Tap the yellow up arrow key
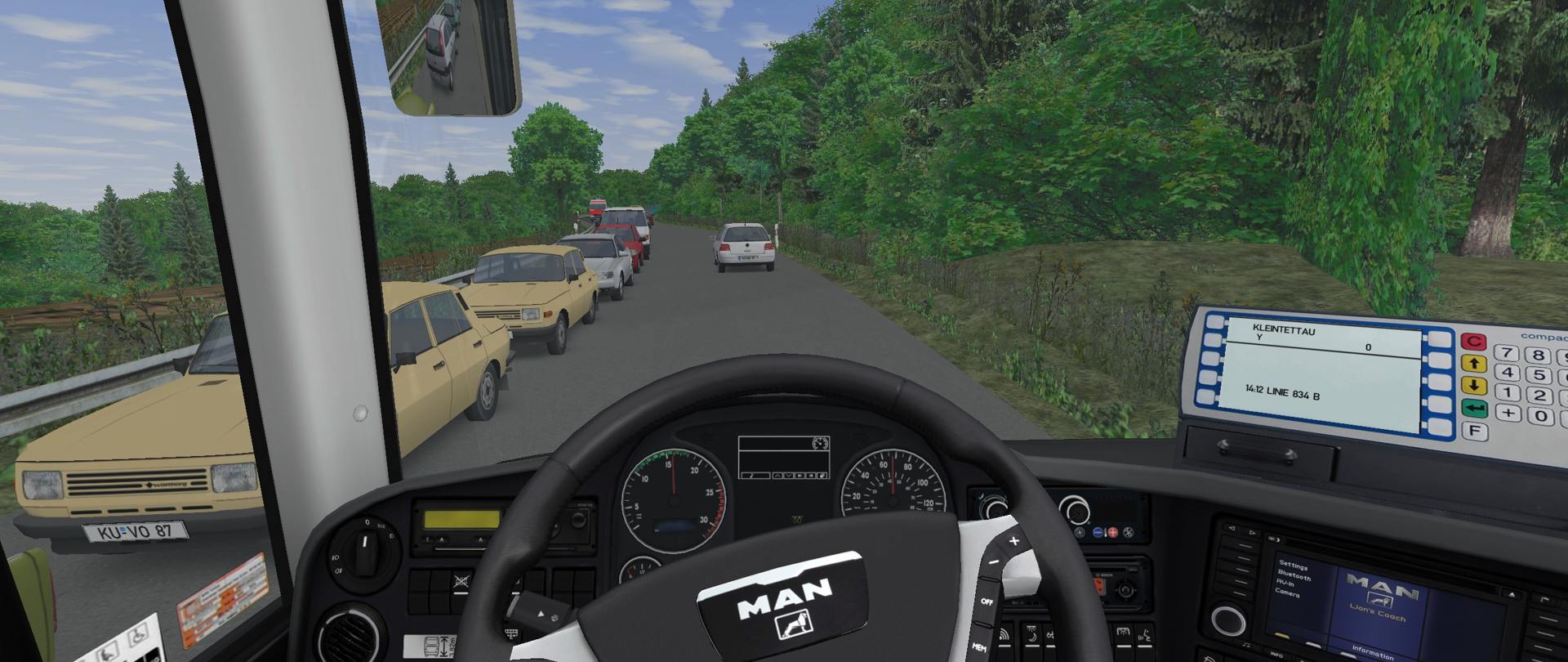This screenshot has width=1568, height=662. [1473, 364]
